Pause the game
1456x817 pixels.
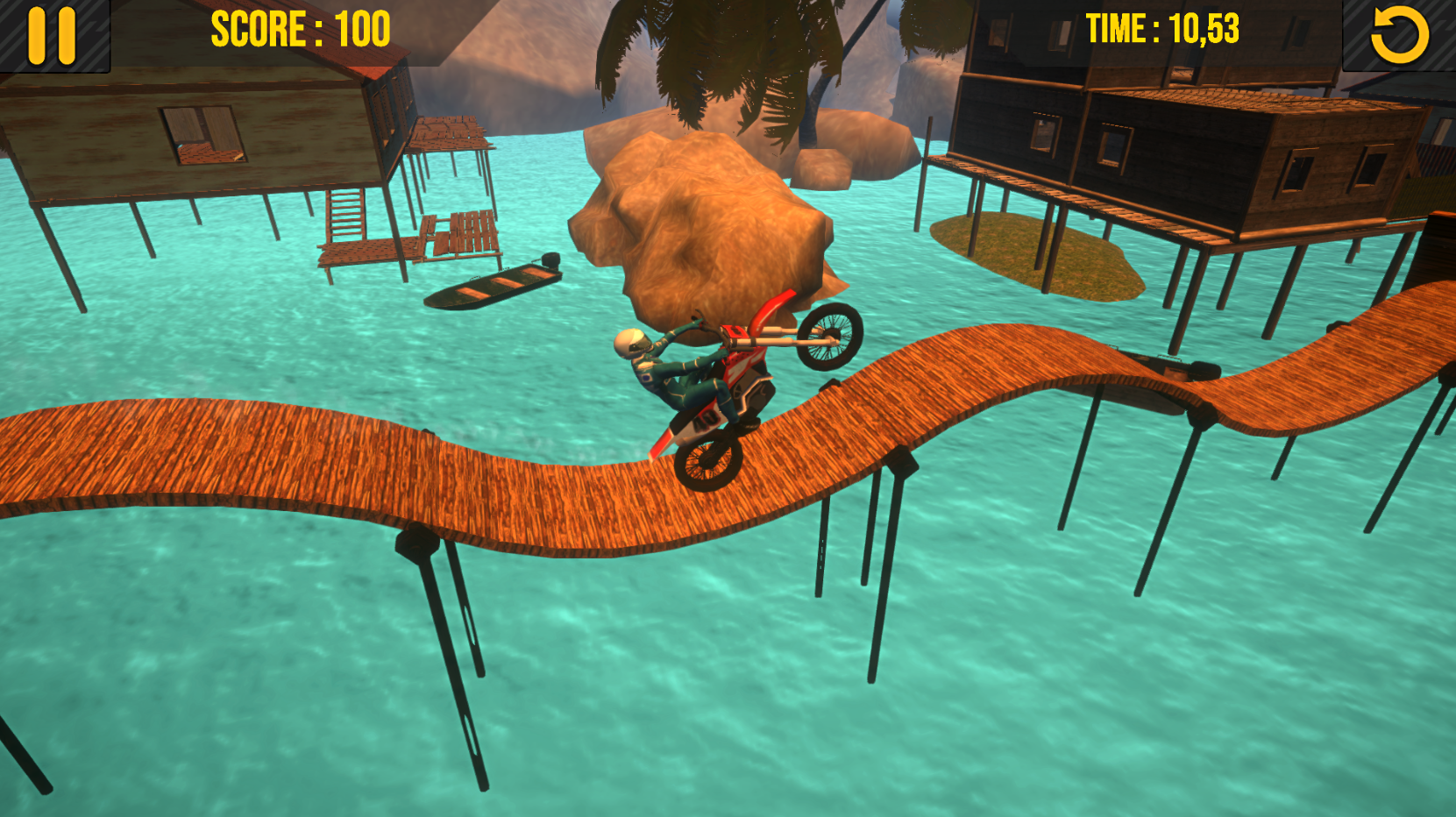tap(53, 36)
